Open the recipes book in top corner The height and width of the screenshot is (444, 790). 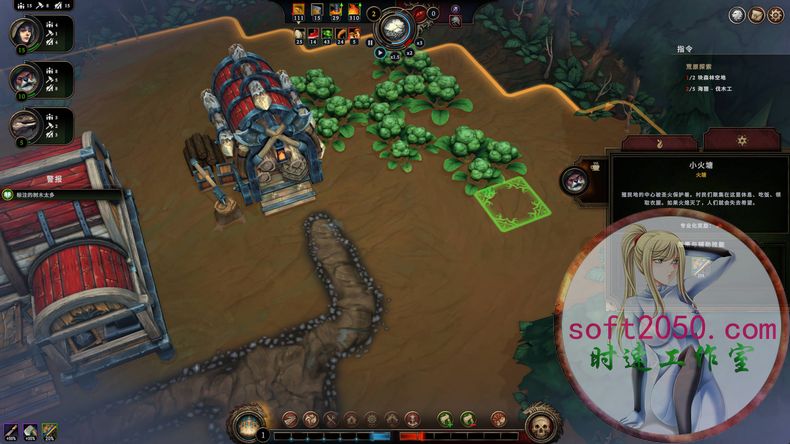pos(756,15)
